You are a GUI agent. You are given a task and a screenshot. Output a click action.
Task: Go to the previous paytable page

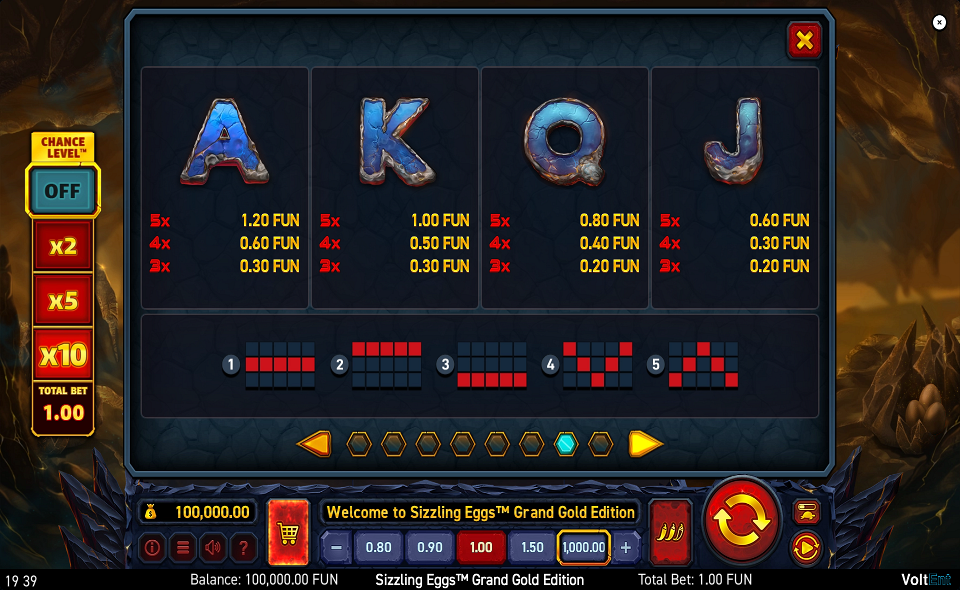(x=314, y=444)
